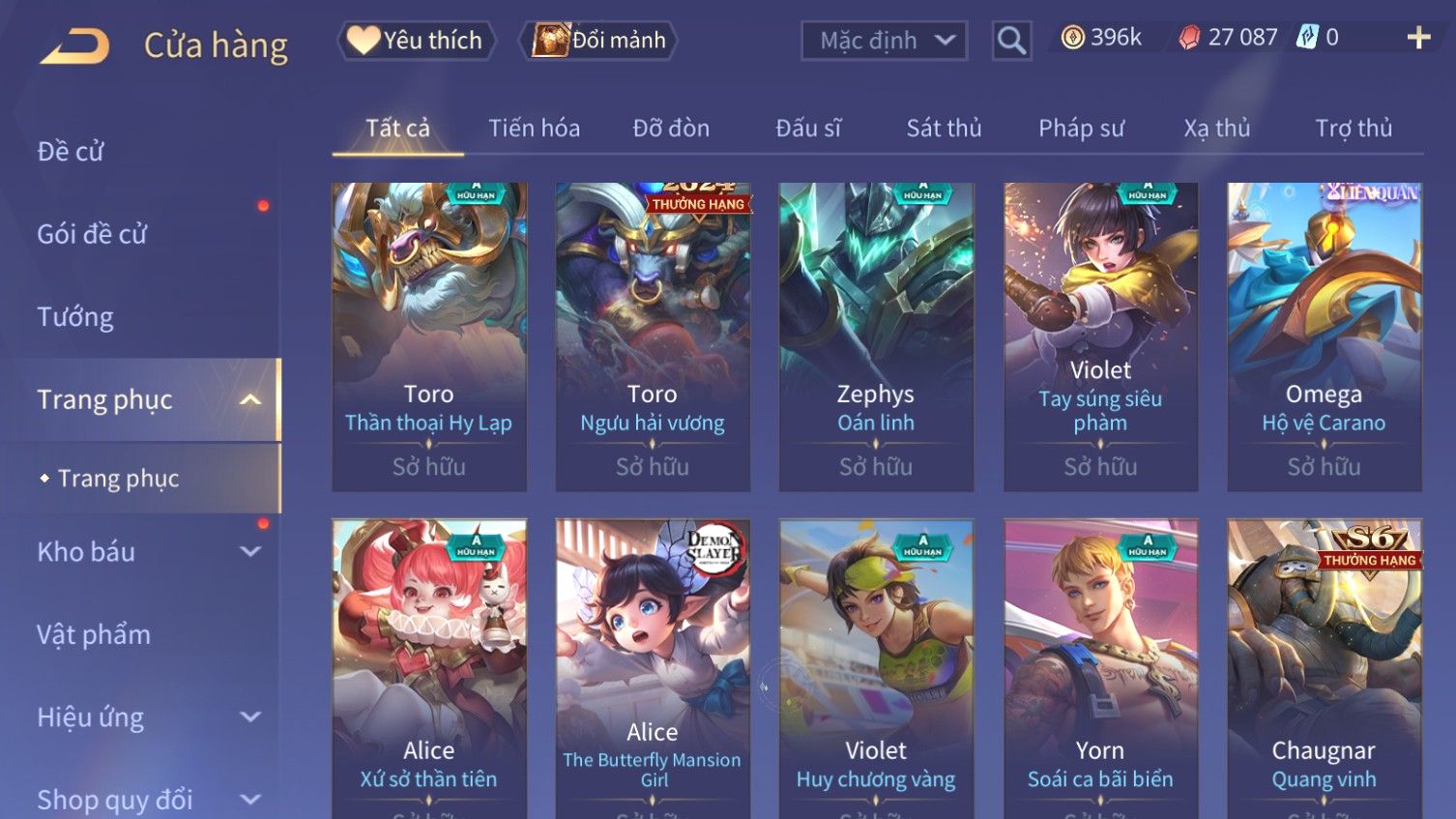Open the Xạ thủ tab
The height and width of the screenshot is (819, 1456).
pyautogui.click(x=1217, y=128)
